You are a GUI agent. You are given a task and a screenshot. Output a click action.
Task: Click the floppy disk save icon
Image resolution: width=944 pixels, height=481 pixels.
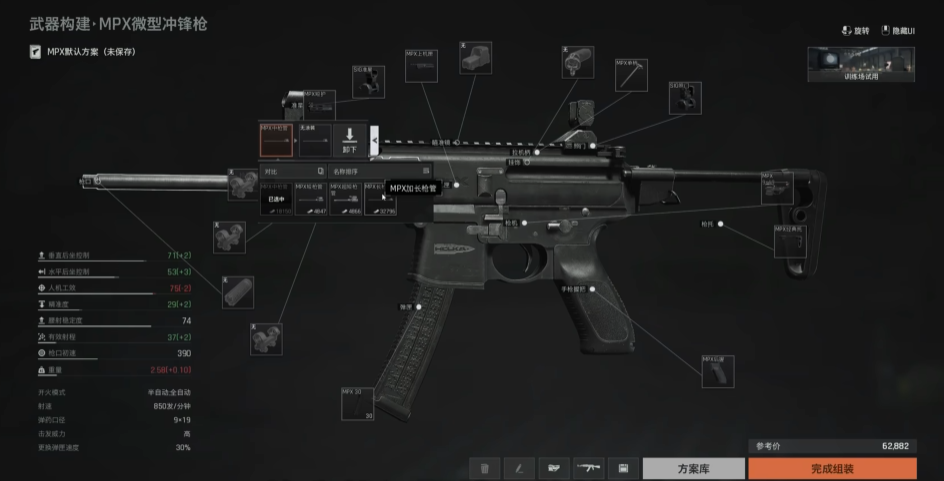coord(623,468)
